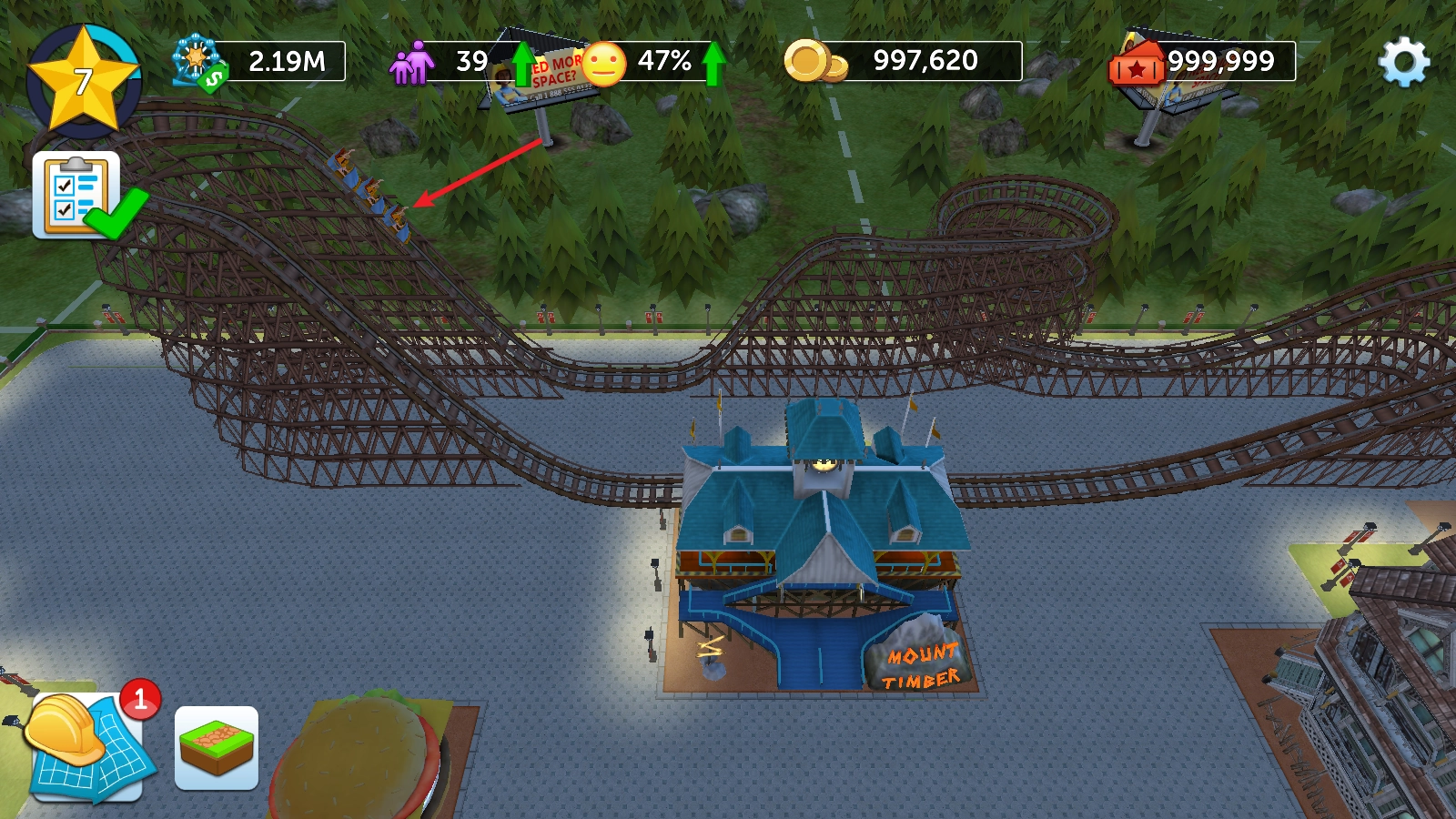The image size is (1456, 819).
Task: View the 47% park happiness rating
Action: pos(651,62)
